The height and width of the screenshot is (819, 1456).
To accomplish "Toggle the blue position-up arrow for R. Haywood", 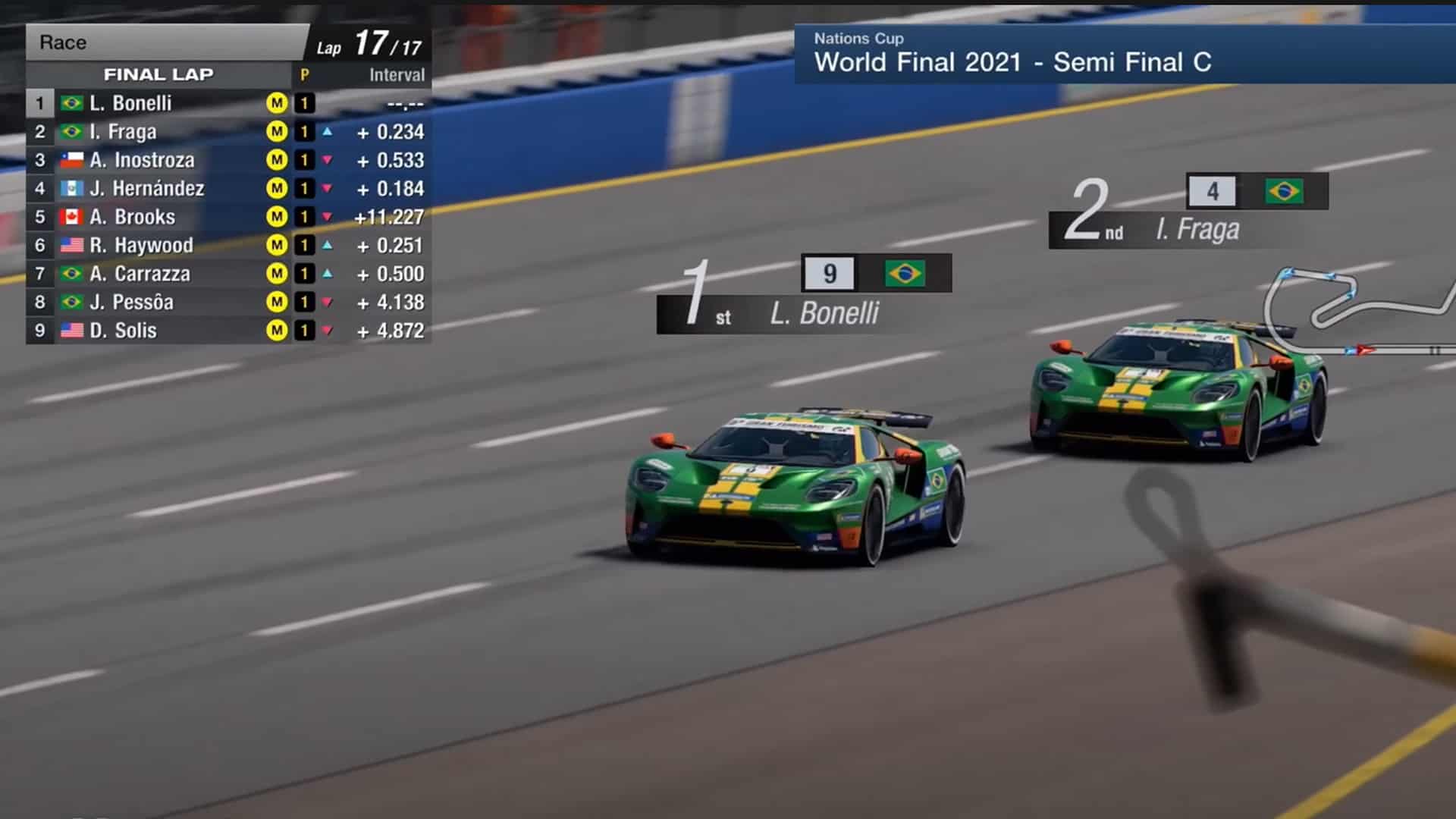I will 328,246.
